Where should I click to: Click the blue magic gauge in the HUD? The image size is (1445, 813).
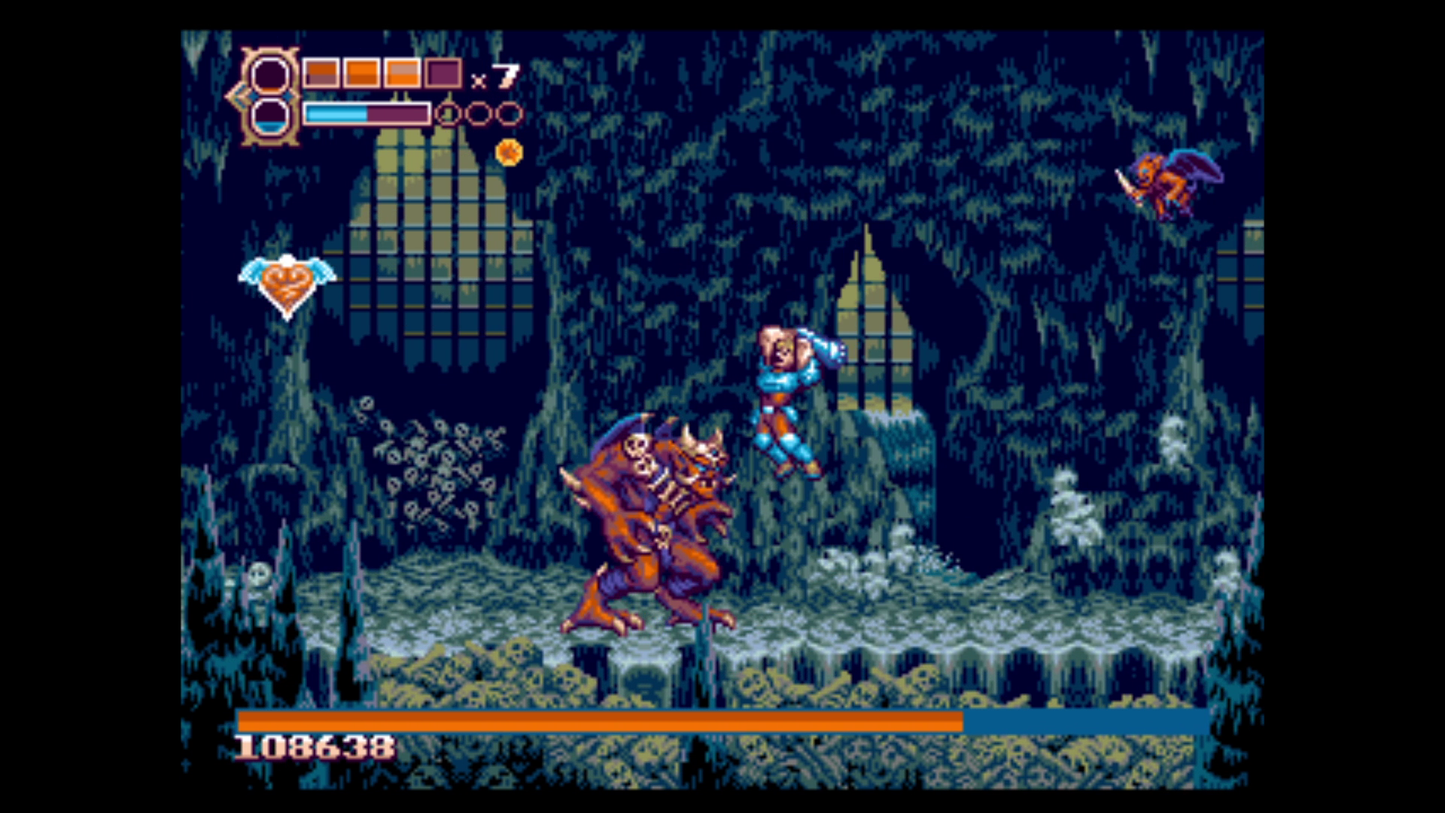337,113
